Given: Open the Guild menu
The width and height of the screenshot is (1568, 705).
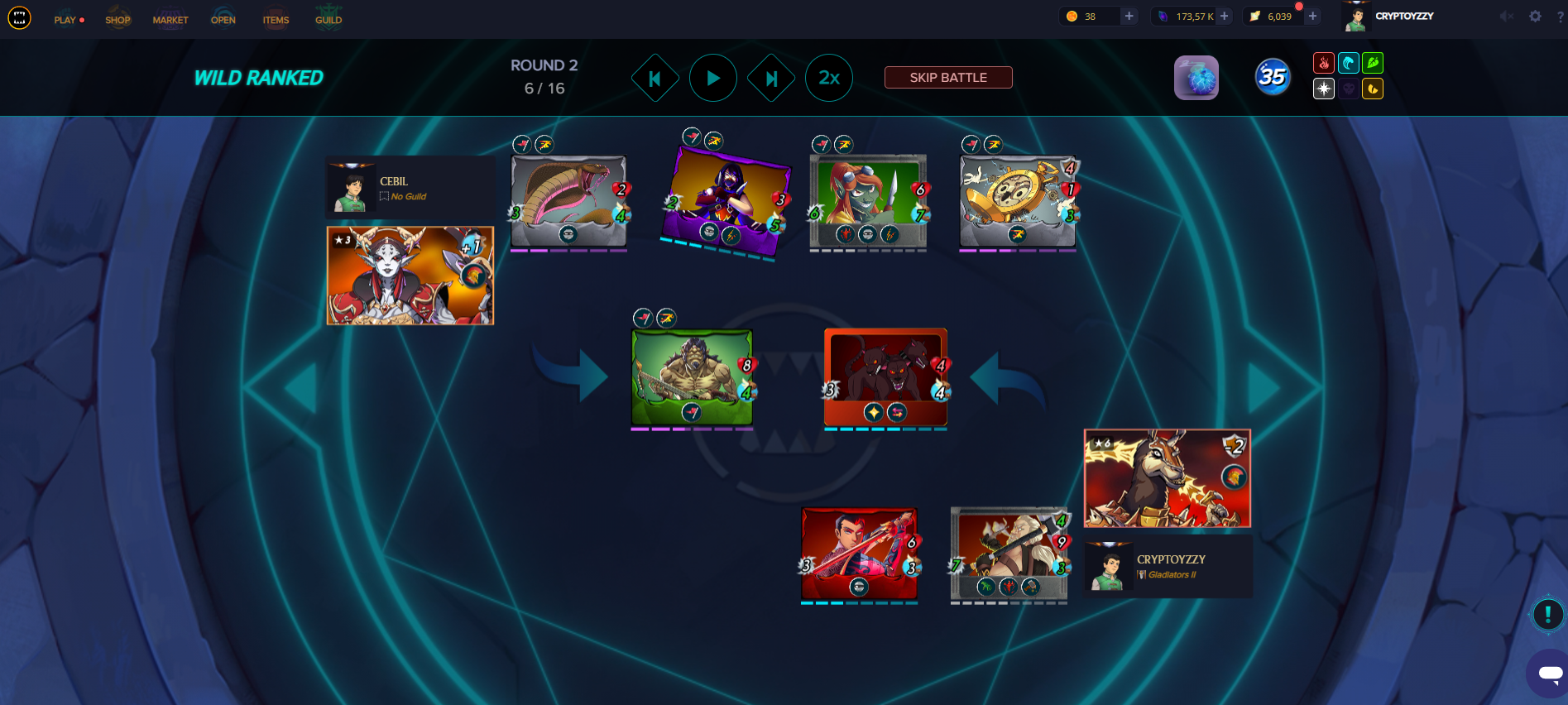Looking at the screenshot, I should 328,20.
